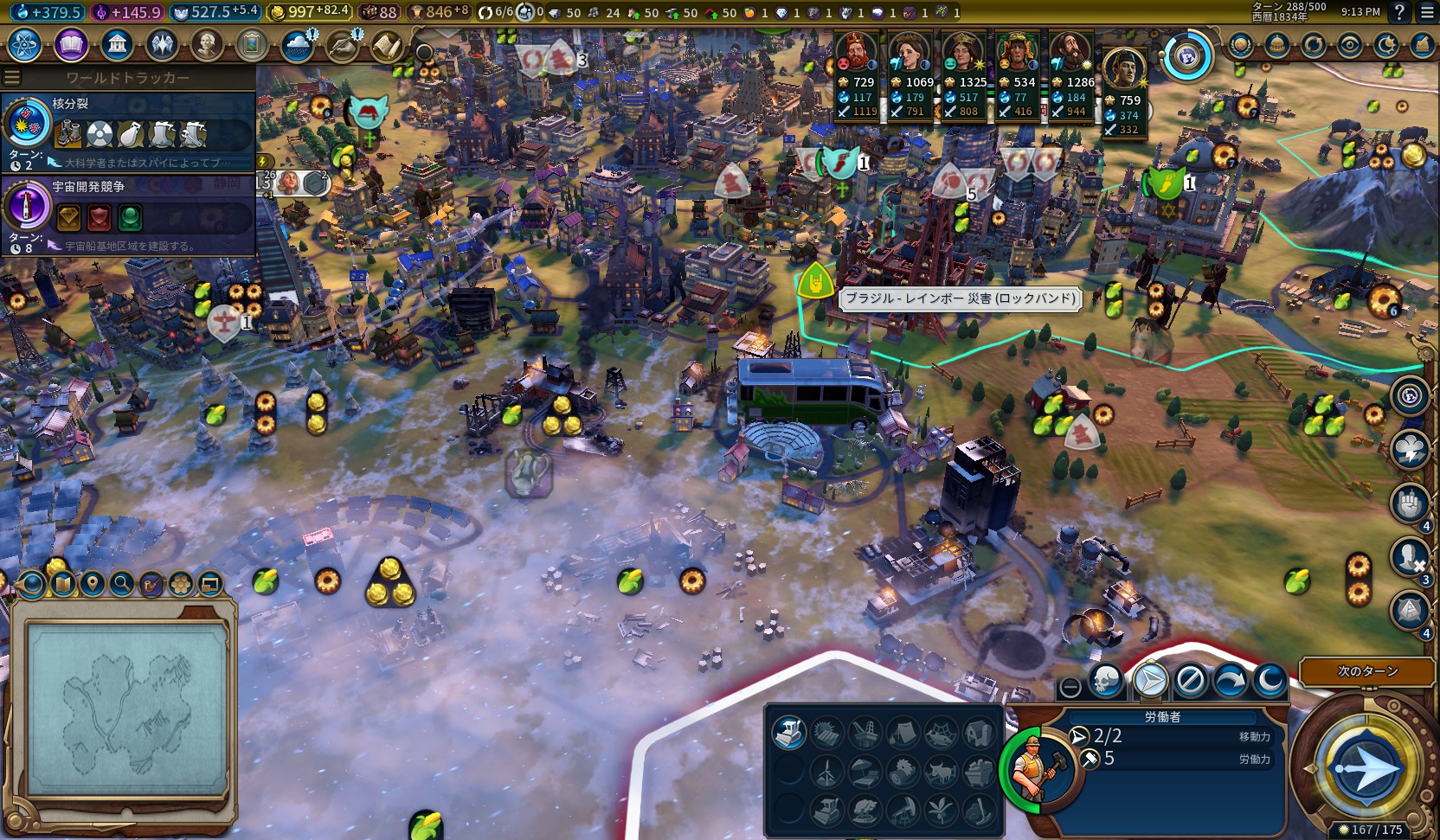Skip the worker's turn with curved arrow

1230,682
